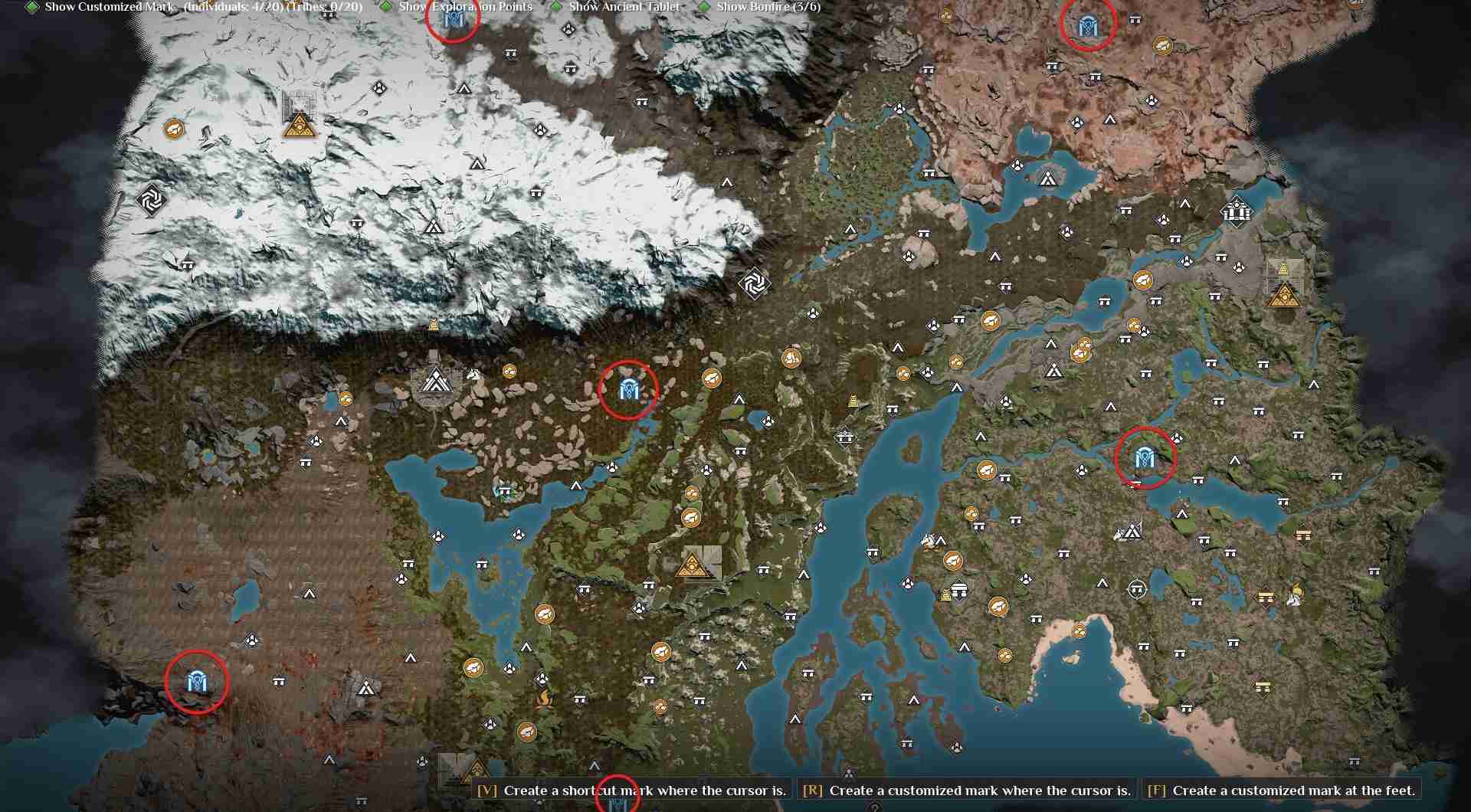
Task: Click the portal marker beside the boulder field
Action: (x=627, y=391)
